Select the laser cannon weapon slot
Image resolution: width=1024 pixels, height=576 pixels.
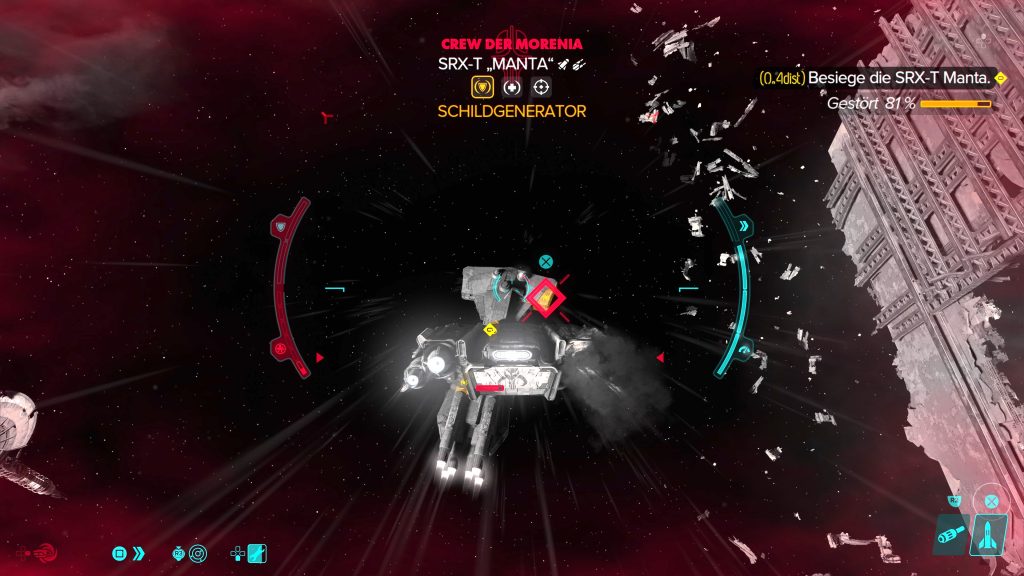pyautogui.click(x=949, y=535)
